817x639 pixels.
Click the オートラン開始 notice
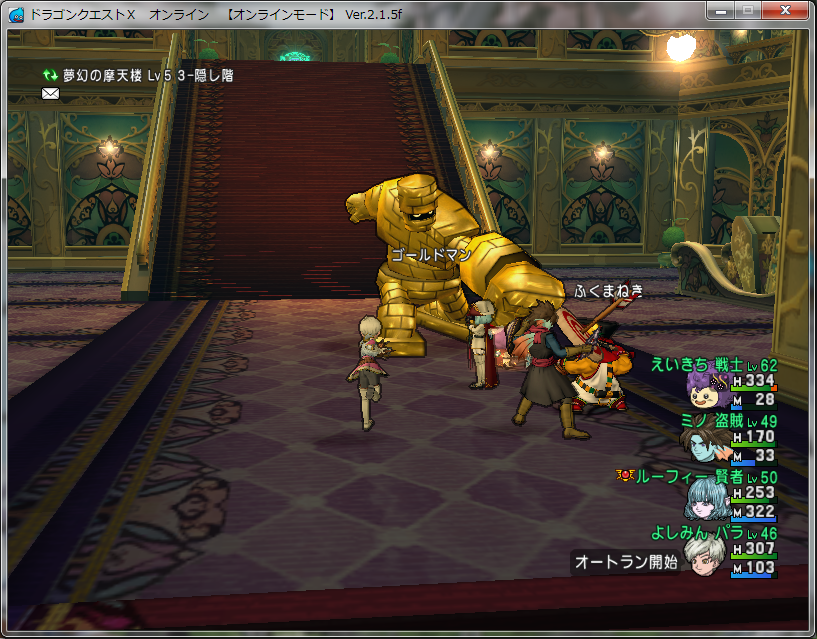coord(626,562)
